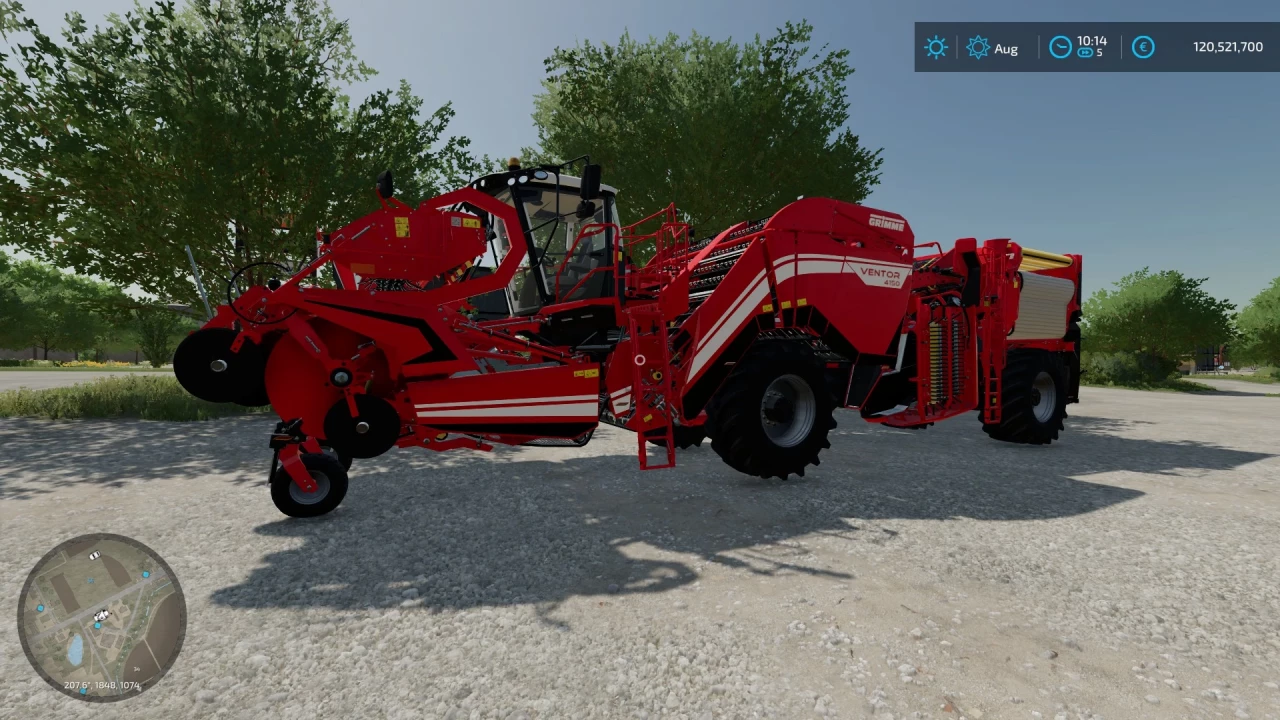Image resolution: width=1280 pixels, height=720 pixels.
Task: Click the current weather sun icon
Action: pos(936,47)
